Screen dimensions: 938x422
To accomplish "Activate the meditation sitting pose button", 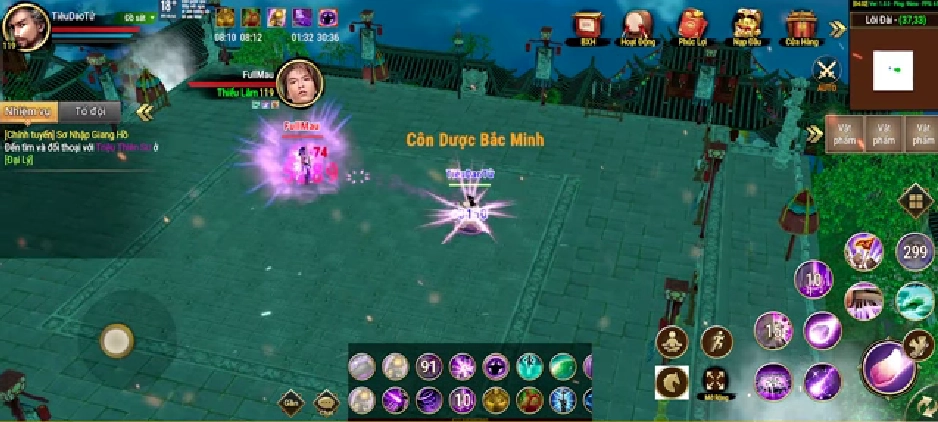I will [x=672, y=342].
